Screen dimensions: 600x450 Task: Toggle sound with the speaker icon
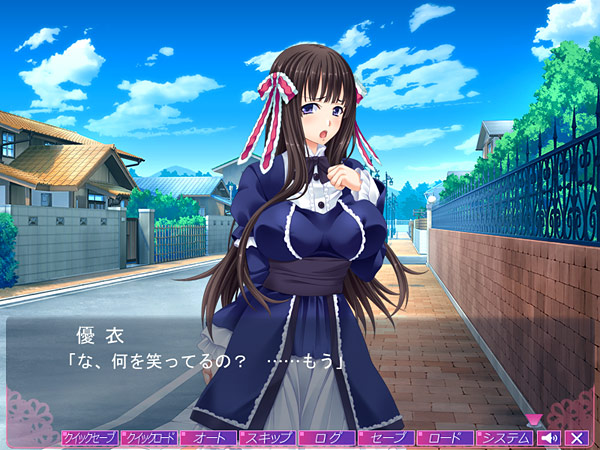tap(549, 438)
